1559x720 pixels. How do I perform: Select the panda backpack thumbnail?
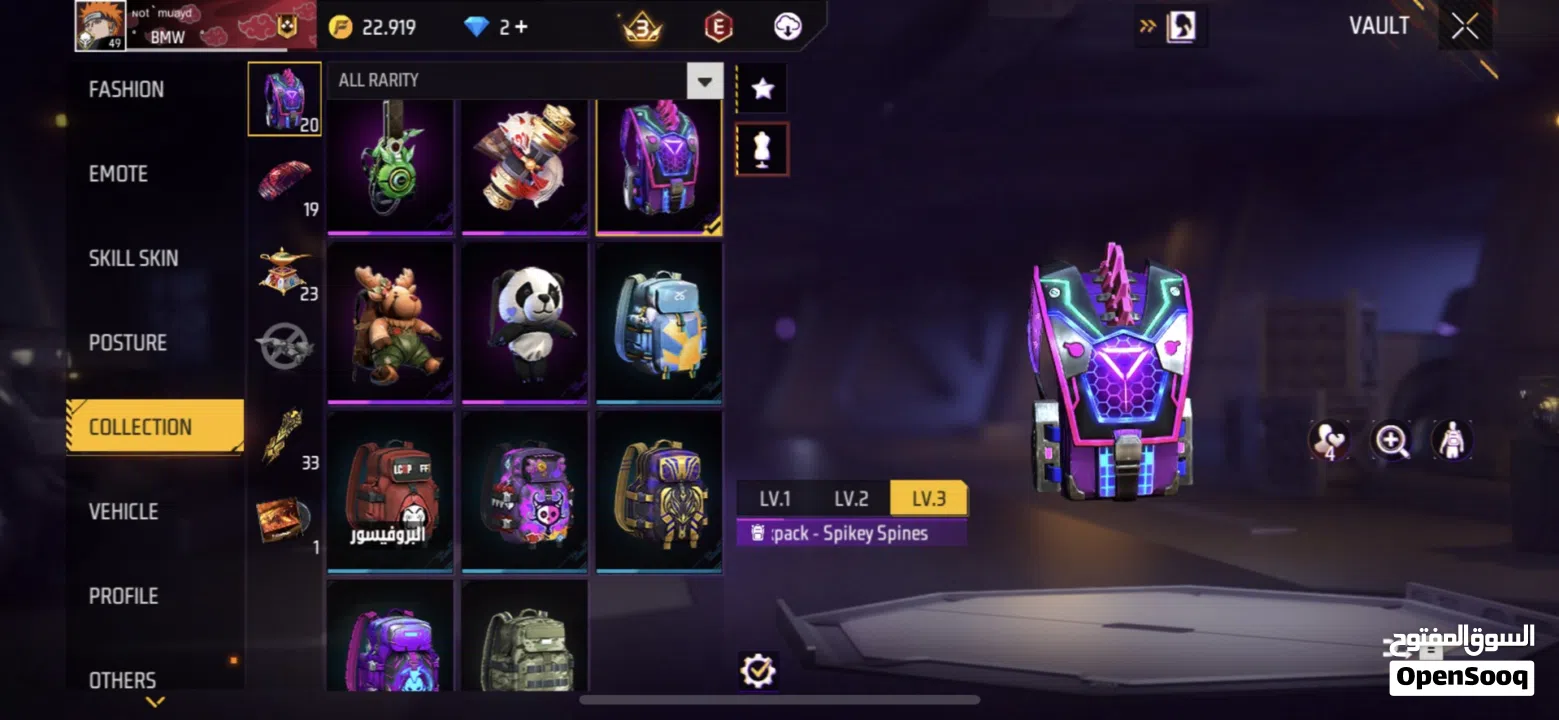point(524,320)
